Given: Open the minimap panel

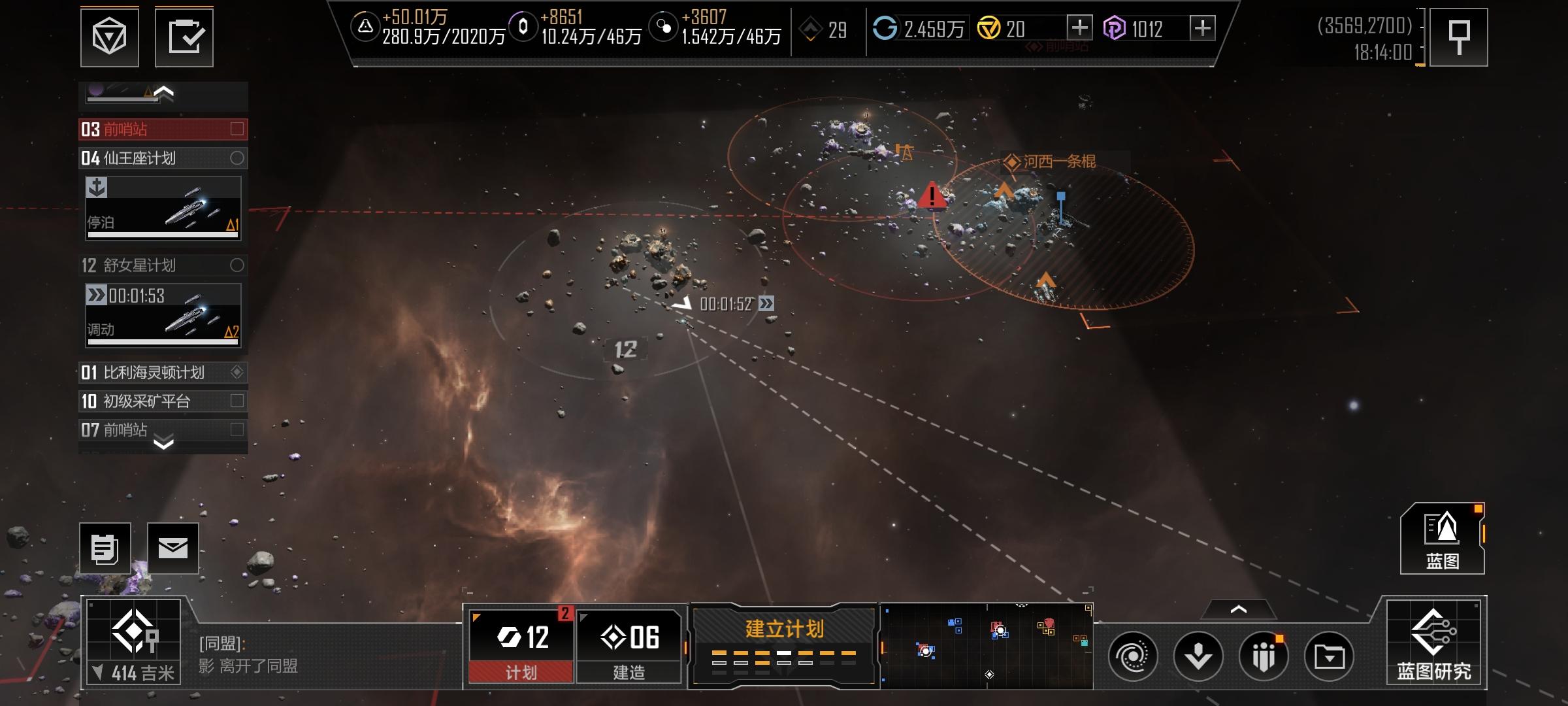Looking at the screenshot, I should pyautogui.click(x=987, y=646).
